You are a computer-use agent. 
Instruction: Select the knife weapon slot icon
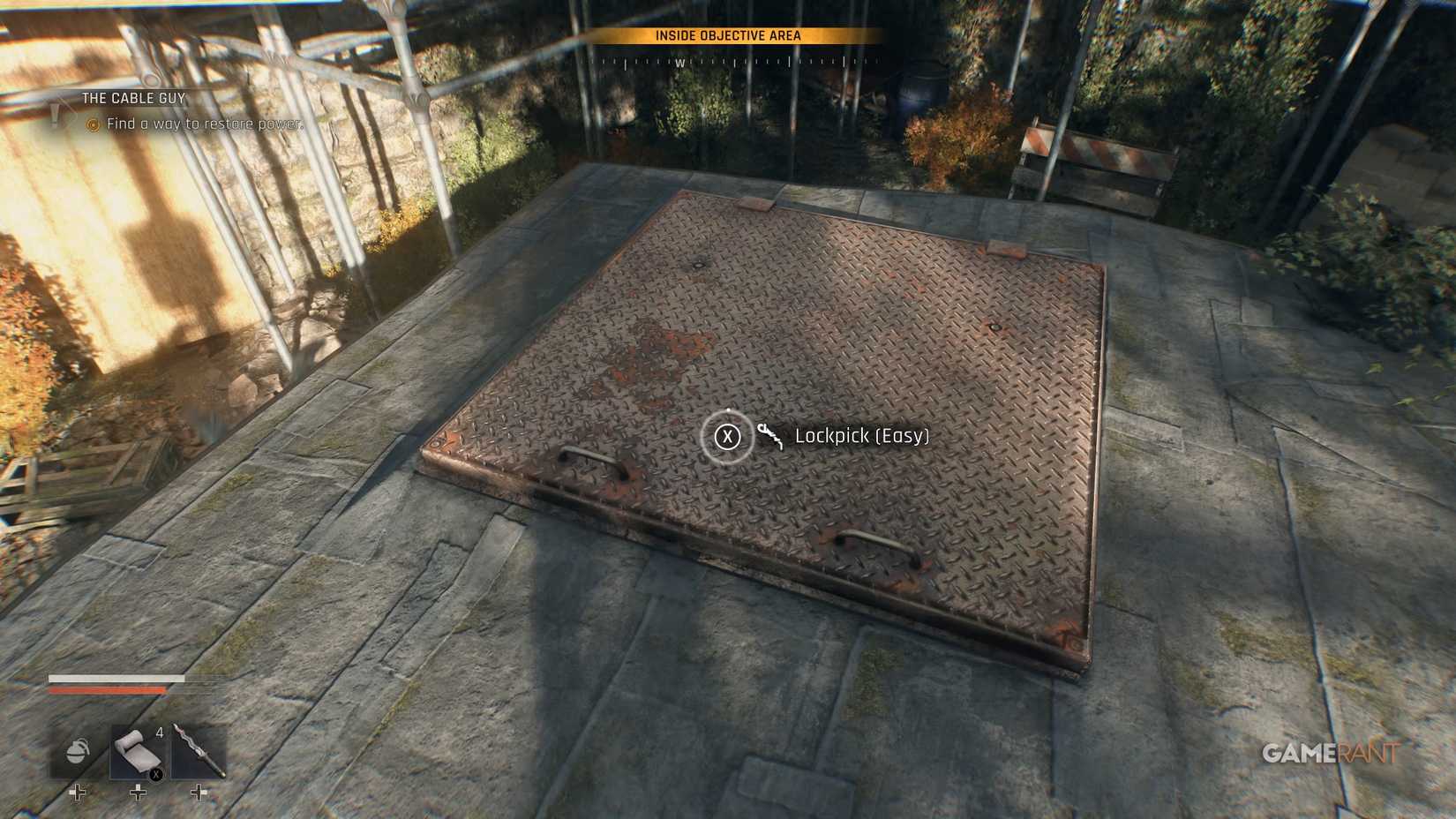(x=201, y=752)
